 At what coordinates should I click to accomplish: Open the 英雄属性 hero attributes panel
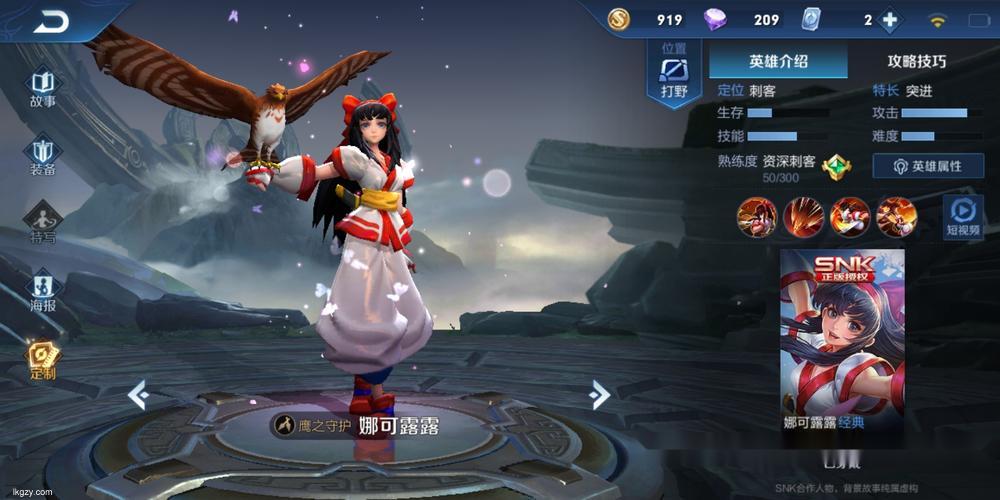(x=927, y=166)
